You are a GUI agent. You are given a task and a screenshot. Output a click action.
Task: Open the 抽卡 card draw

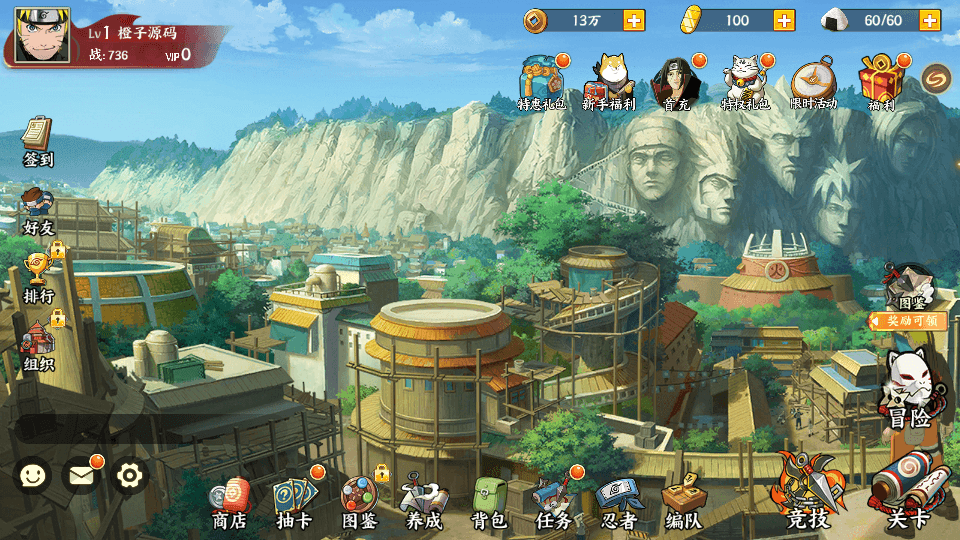click(294, 500)
